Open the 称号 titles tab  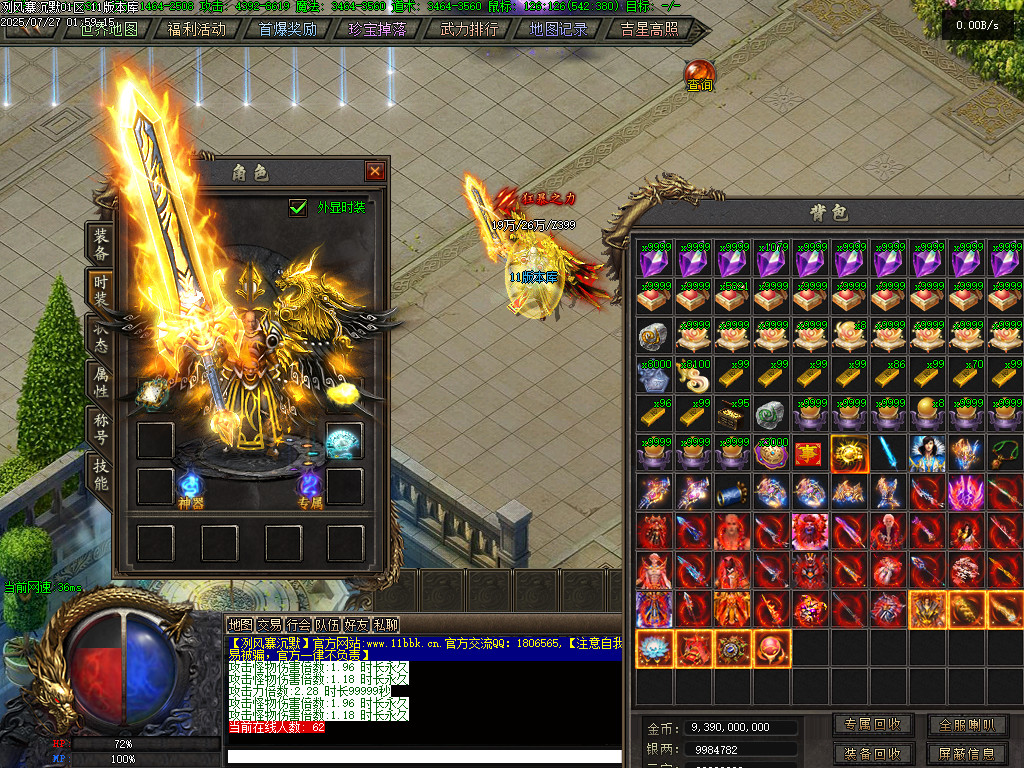(x=101, y=426)
